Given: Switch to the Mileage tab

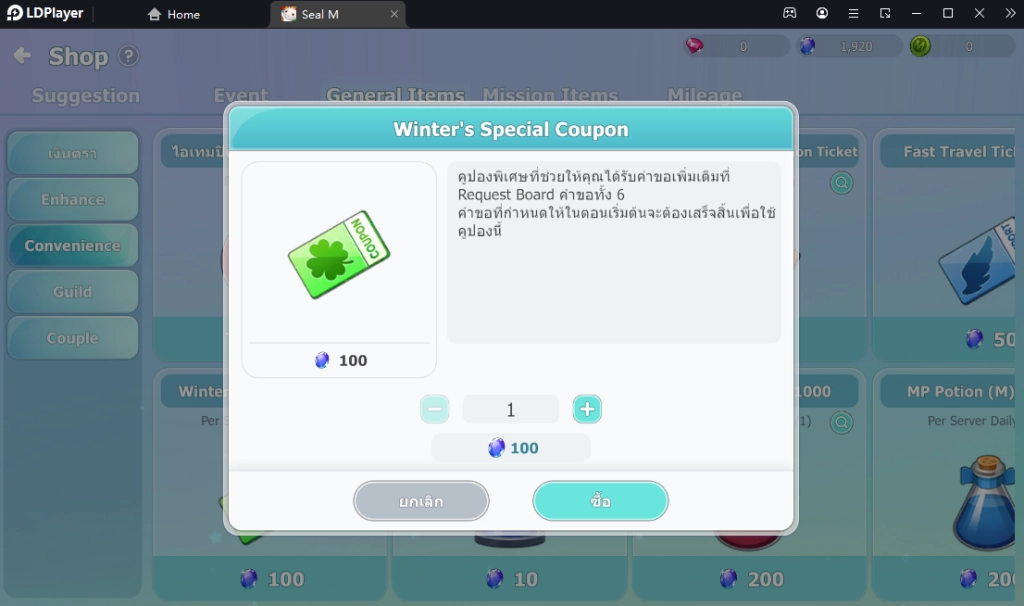Looking at the screenshot, I should pos(704,96).
